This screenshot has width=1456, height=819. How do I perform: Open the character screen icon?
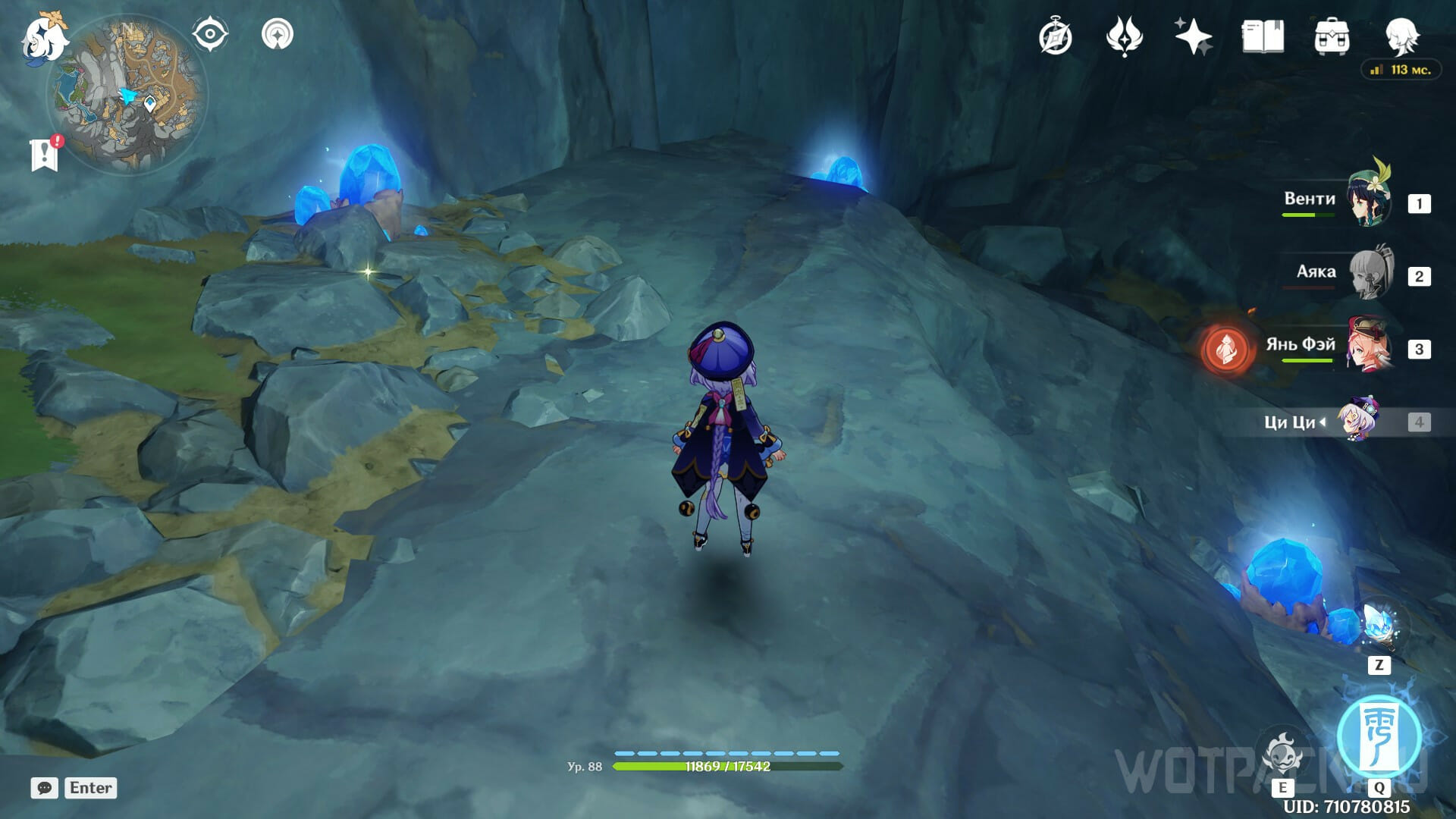[1401, 35]
